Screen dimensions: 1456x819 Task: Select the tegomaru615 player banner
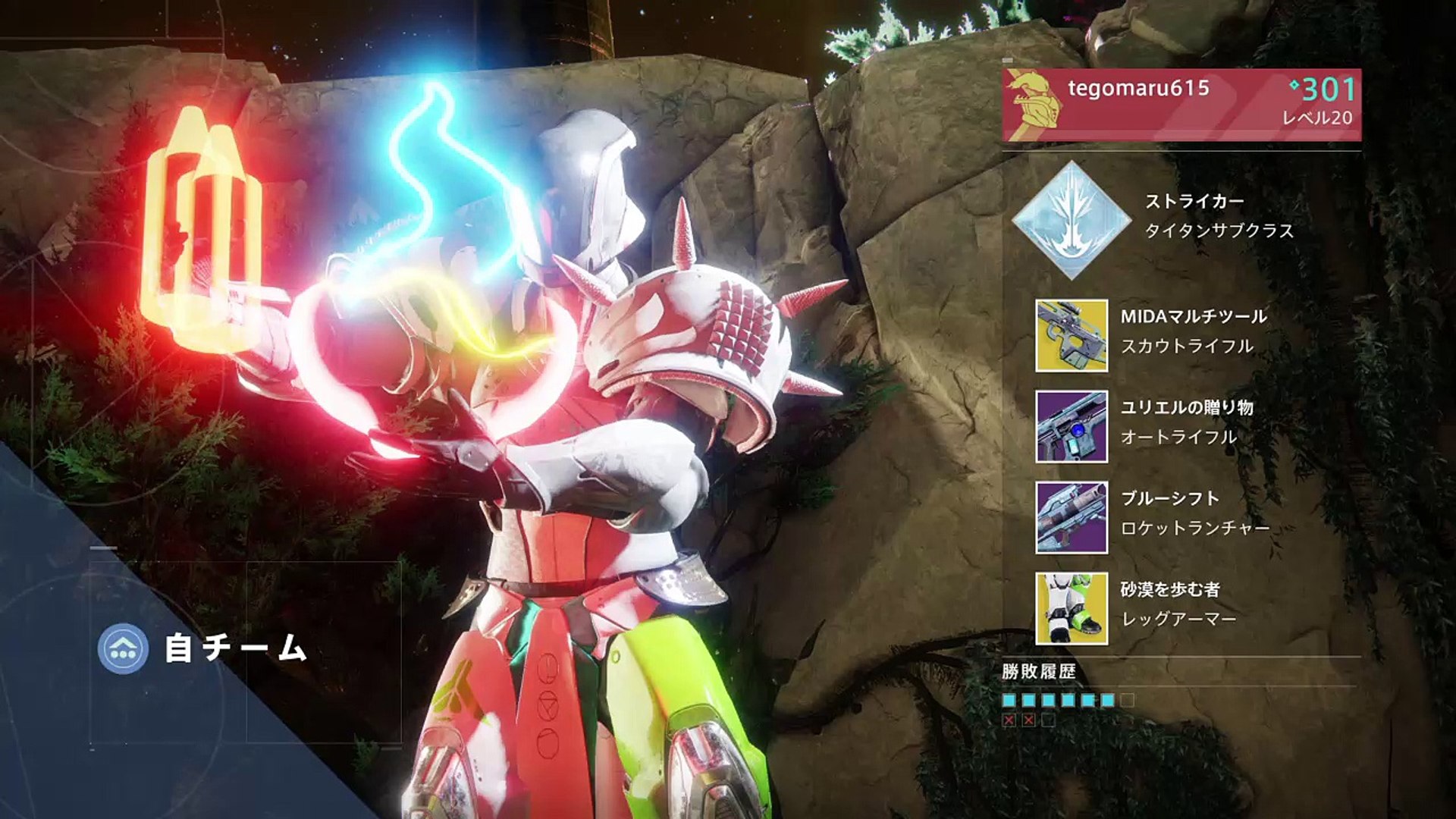point(1181,105)
